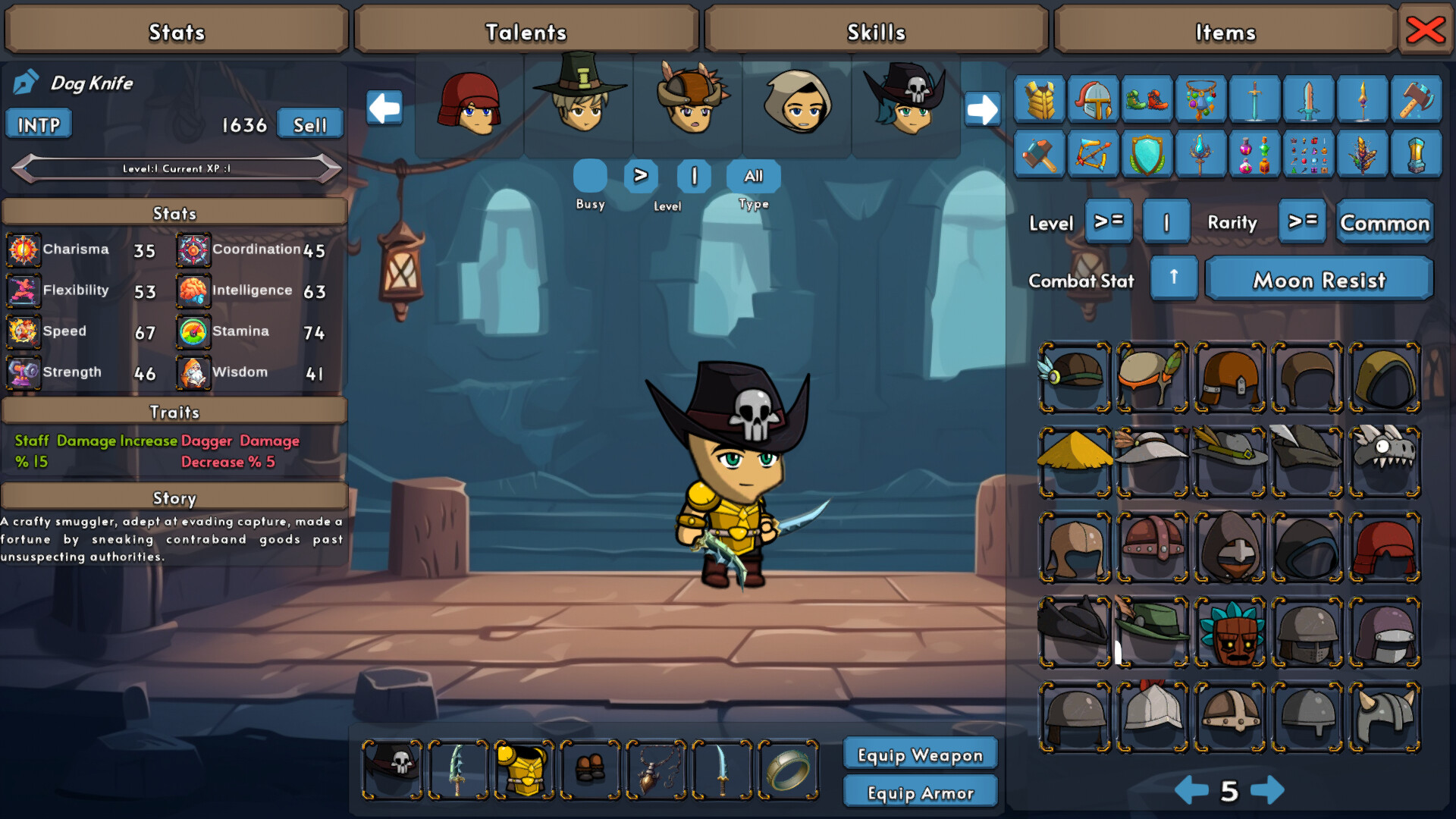Screen dimensions: 1456x819
Task: Open the Skills tab
Action: (x=876, y=32)
